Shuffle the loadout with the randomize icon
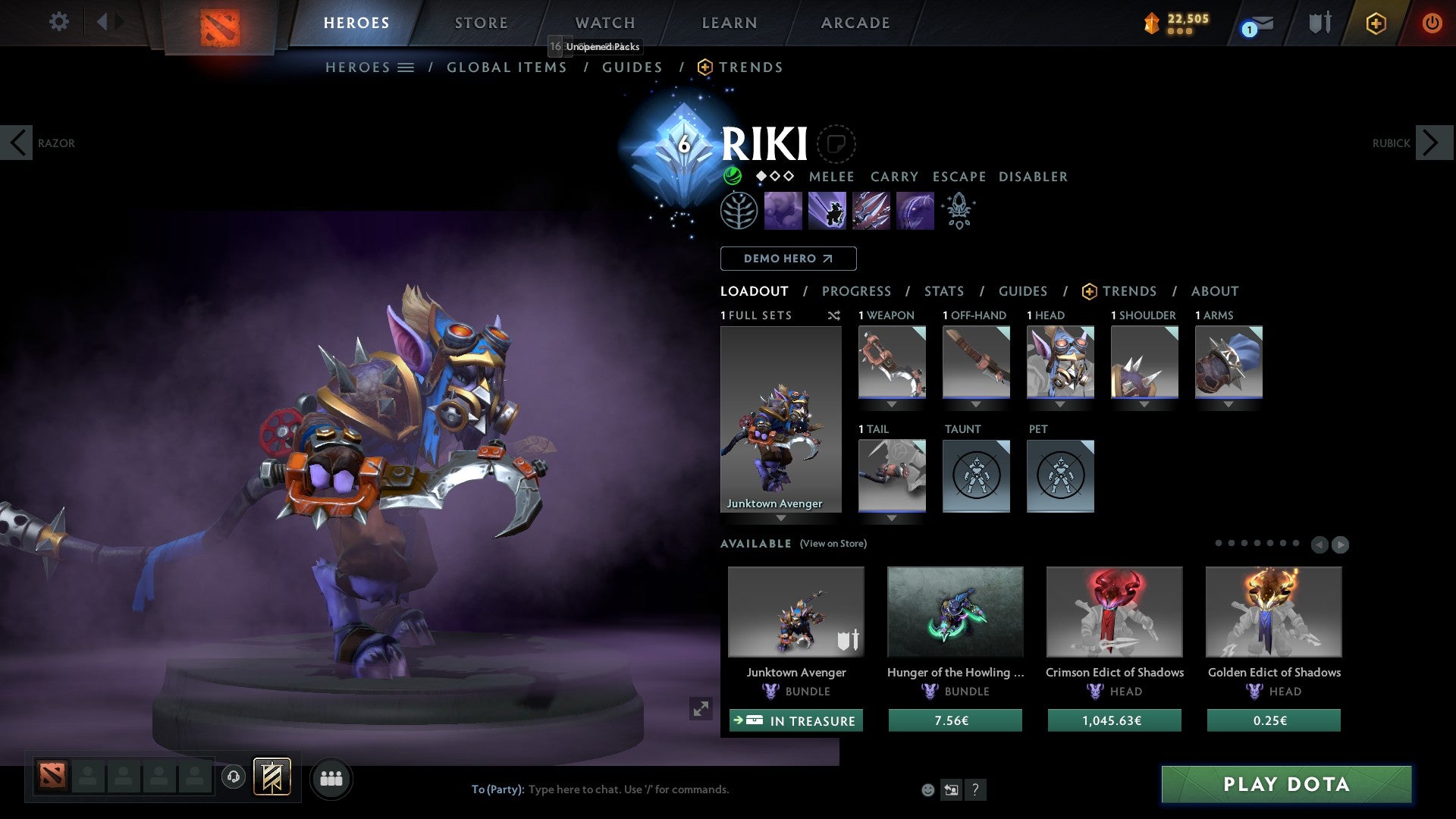This screenshot has height=819, width=1456. pyautogui.click(x=834, y=315)
